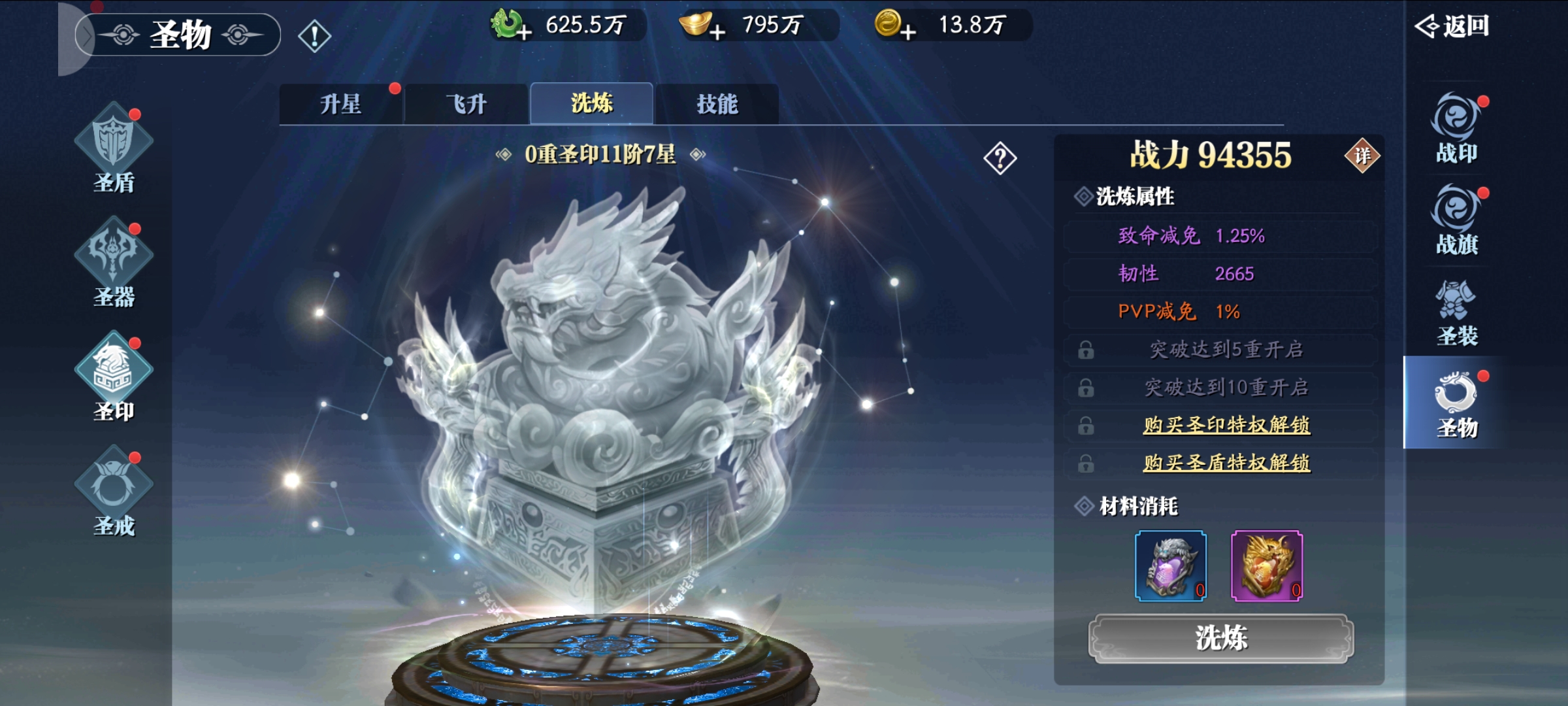Open the 战旗 side menu
The width and height of the screenshot is (1568, 706).
1456,220
